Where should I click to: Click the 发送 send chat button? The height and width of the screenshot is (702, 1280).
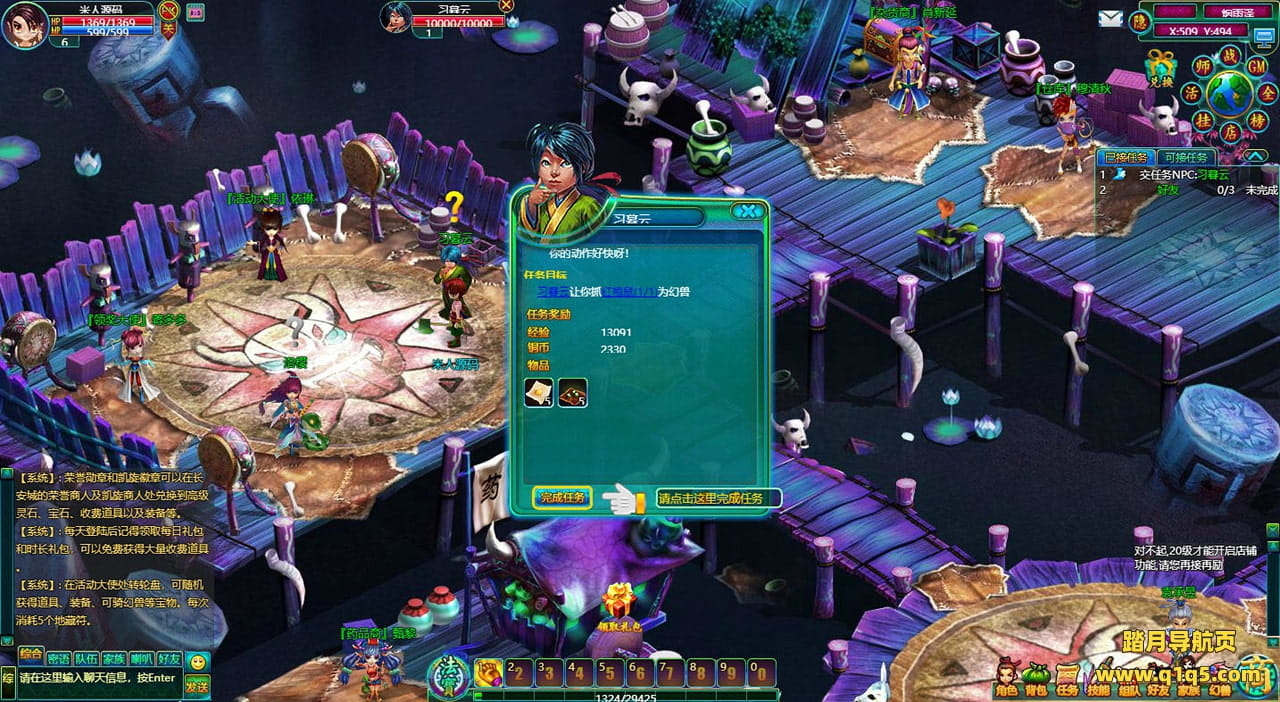(197, 685)
